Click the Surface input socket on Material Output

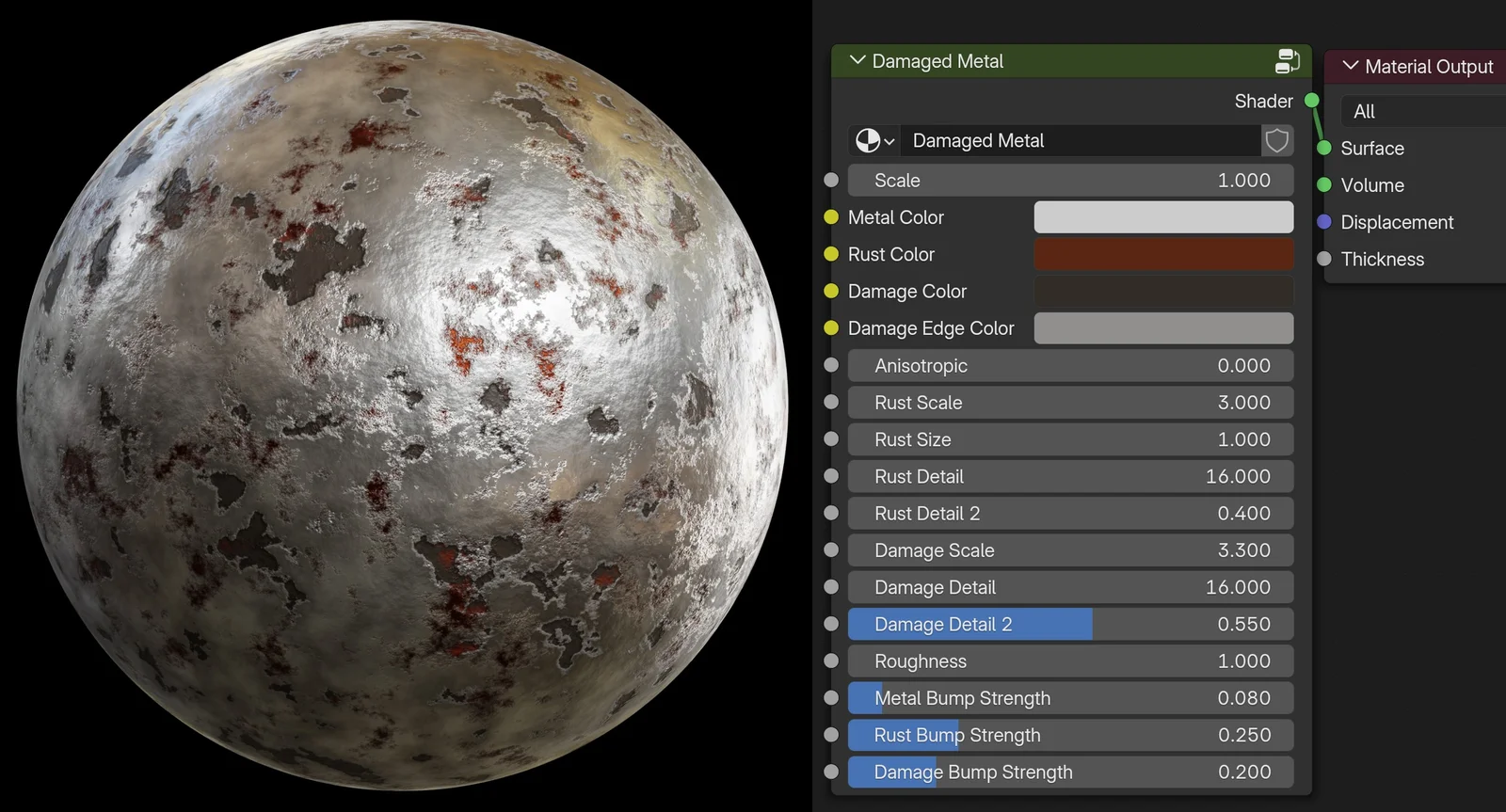pyautogui.click(x=1326, y=148)
